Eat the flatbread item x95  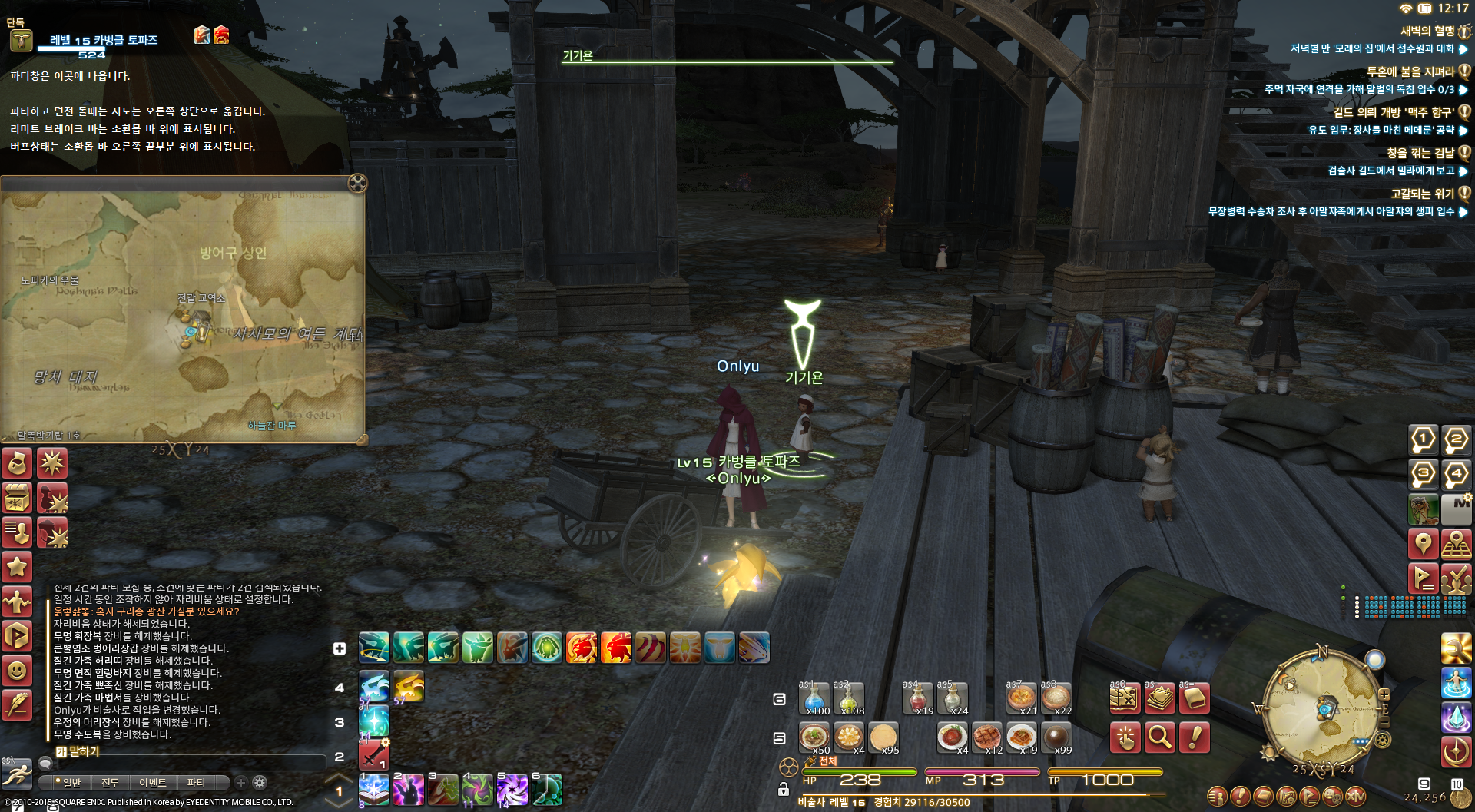pyautogui.click(x=883, y=737)
